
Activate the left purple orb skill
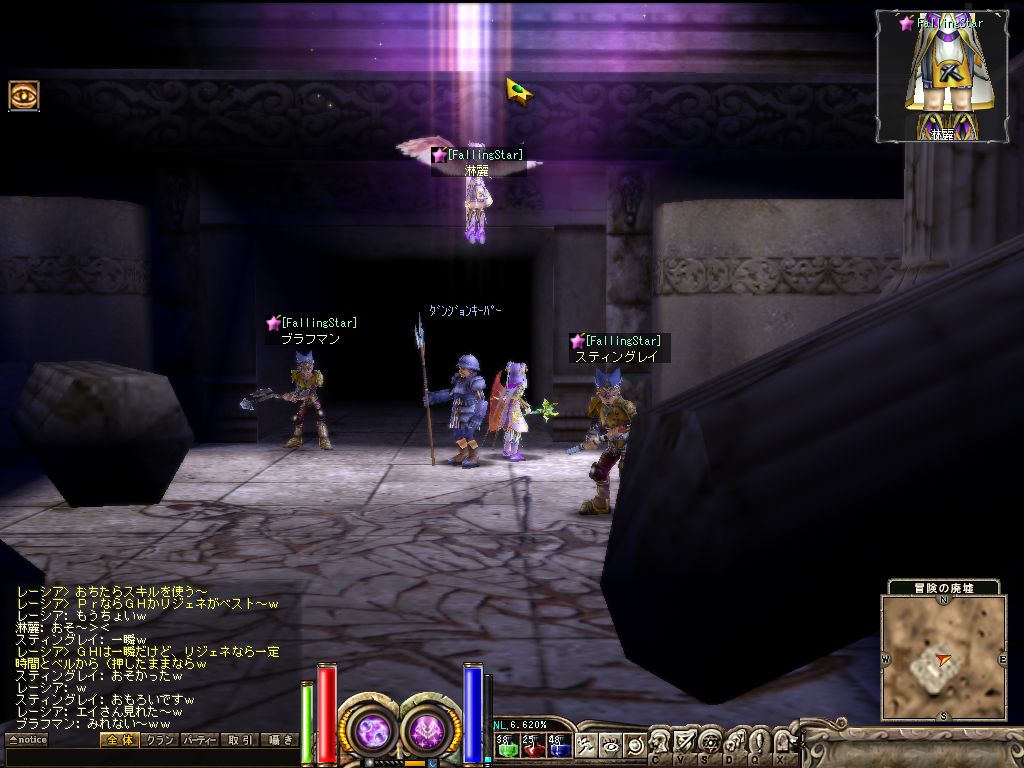[373, 731]
